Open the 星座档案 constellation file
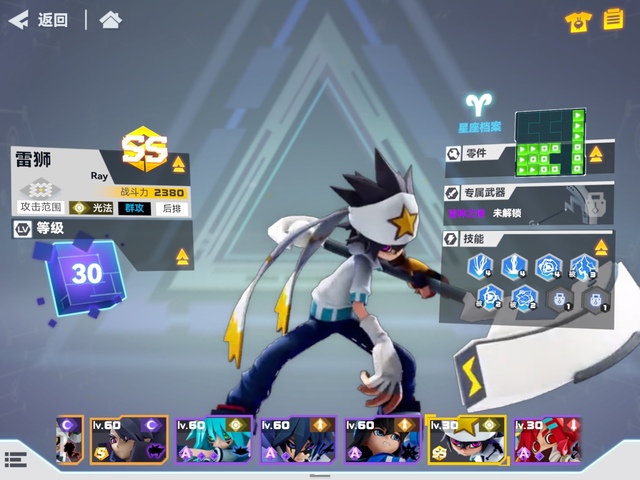640x480 pixels. 479,114
